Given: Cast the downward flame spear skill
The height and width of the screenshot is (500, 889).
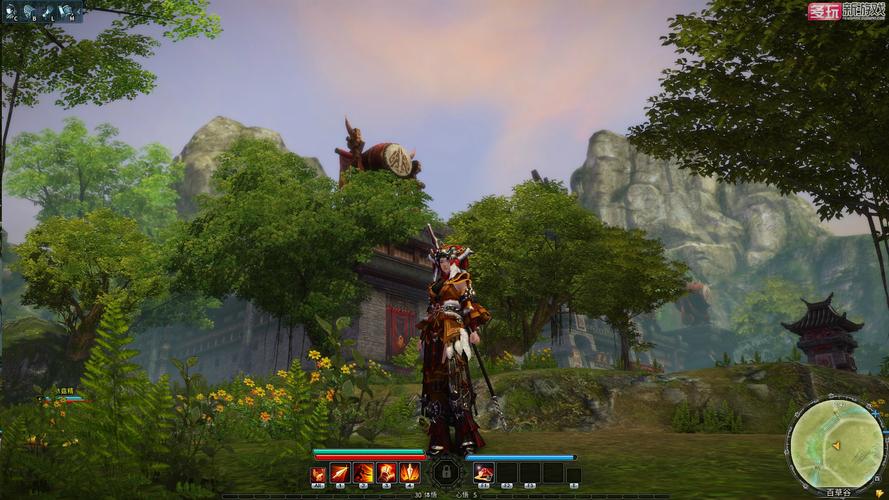Looking at the screenshot, I should 410,472.
